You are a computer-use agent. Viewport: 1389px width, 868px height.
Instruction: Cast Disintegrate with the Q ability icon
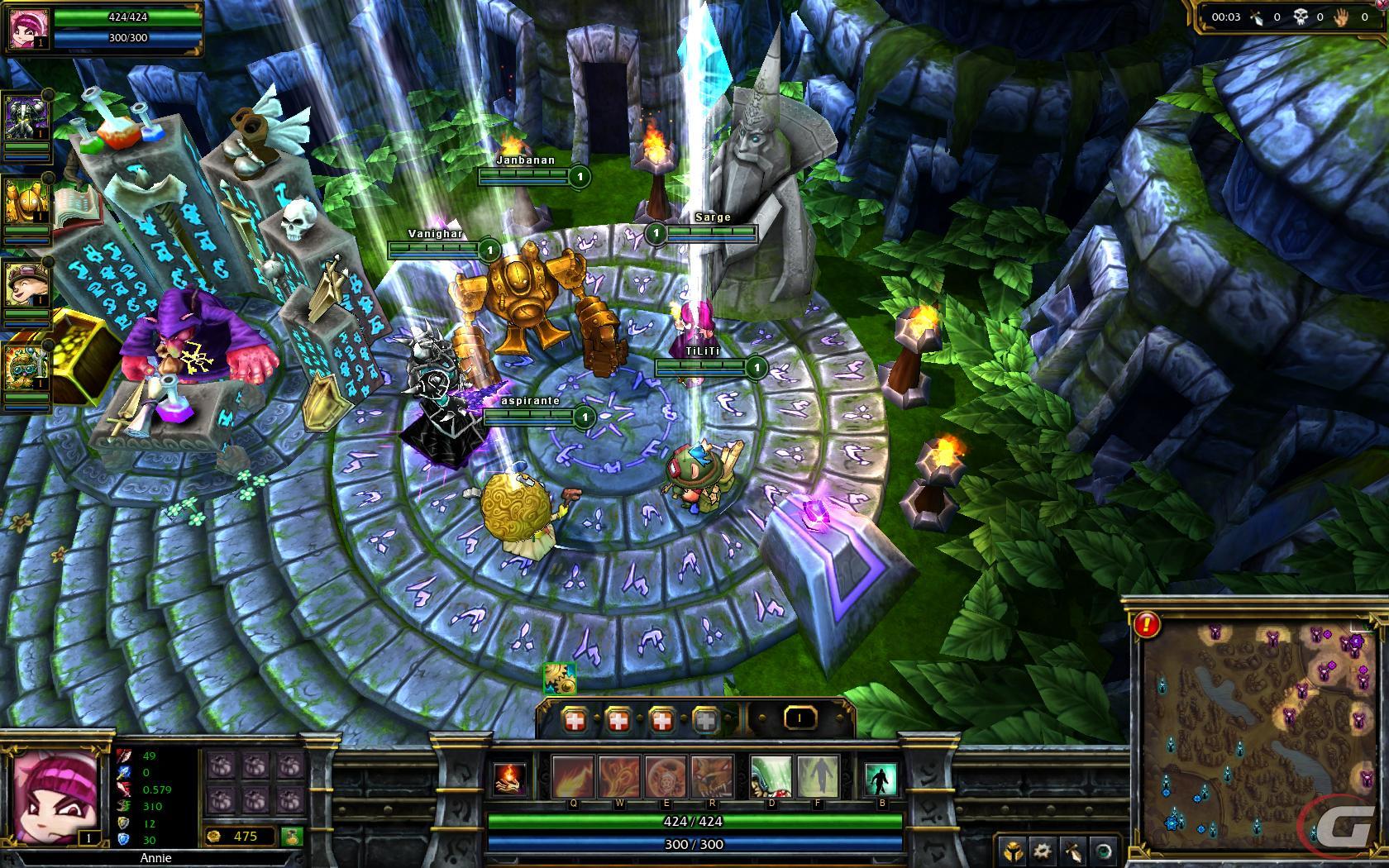(572, 777)
